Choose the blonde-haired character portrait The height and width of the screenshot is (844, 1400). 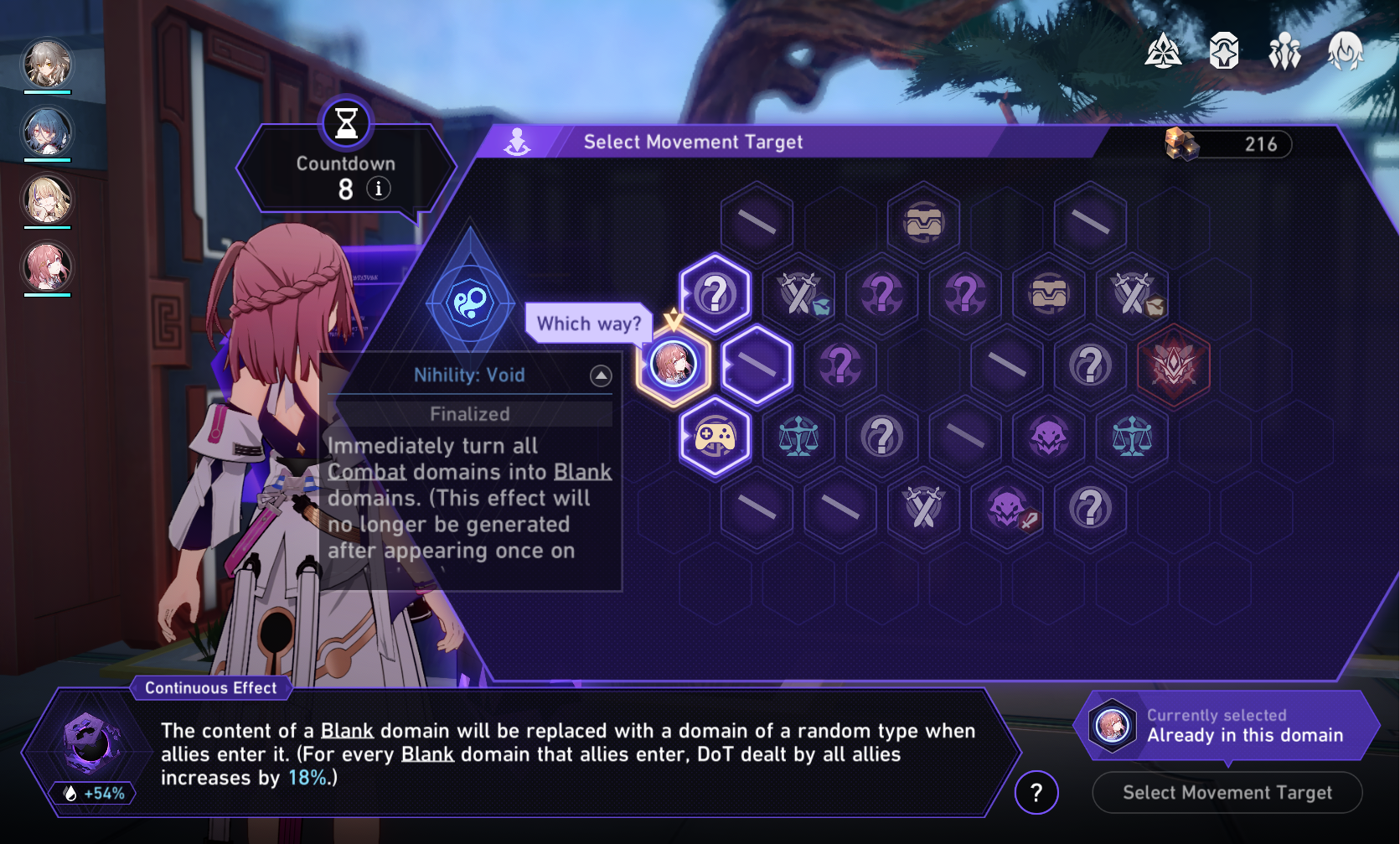(x=47, y=199)
